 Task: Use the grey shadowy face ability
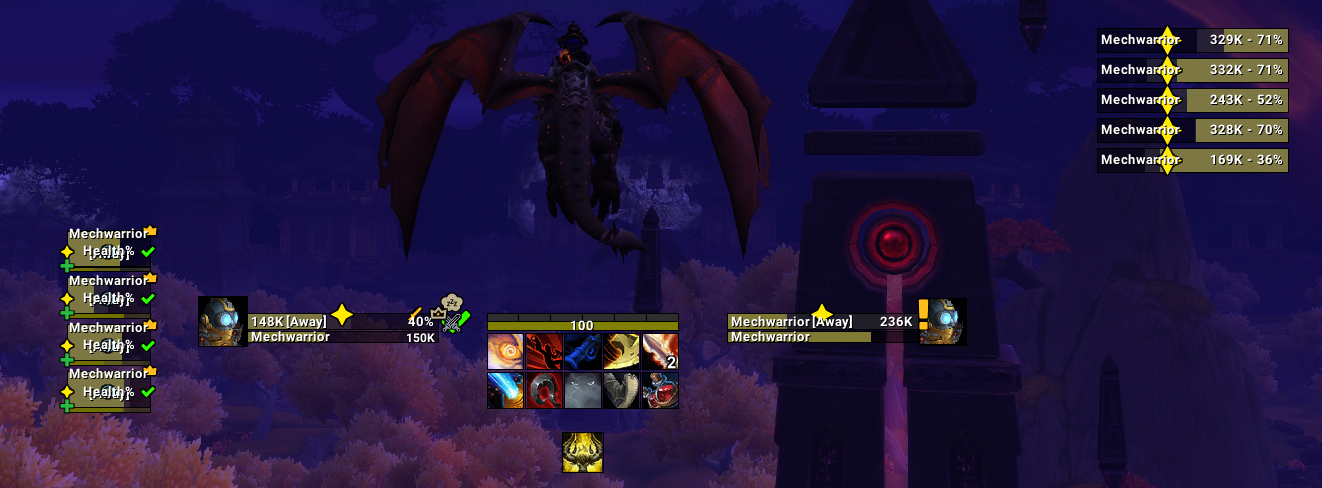pyautogui.click(x=583, y=390)
